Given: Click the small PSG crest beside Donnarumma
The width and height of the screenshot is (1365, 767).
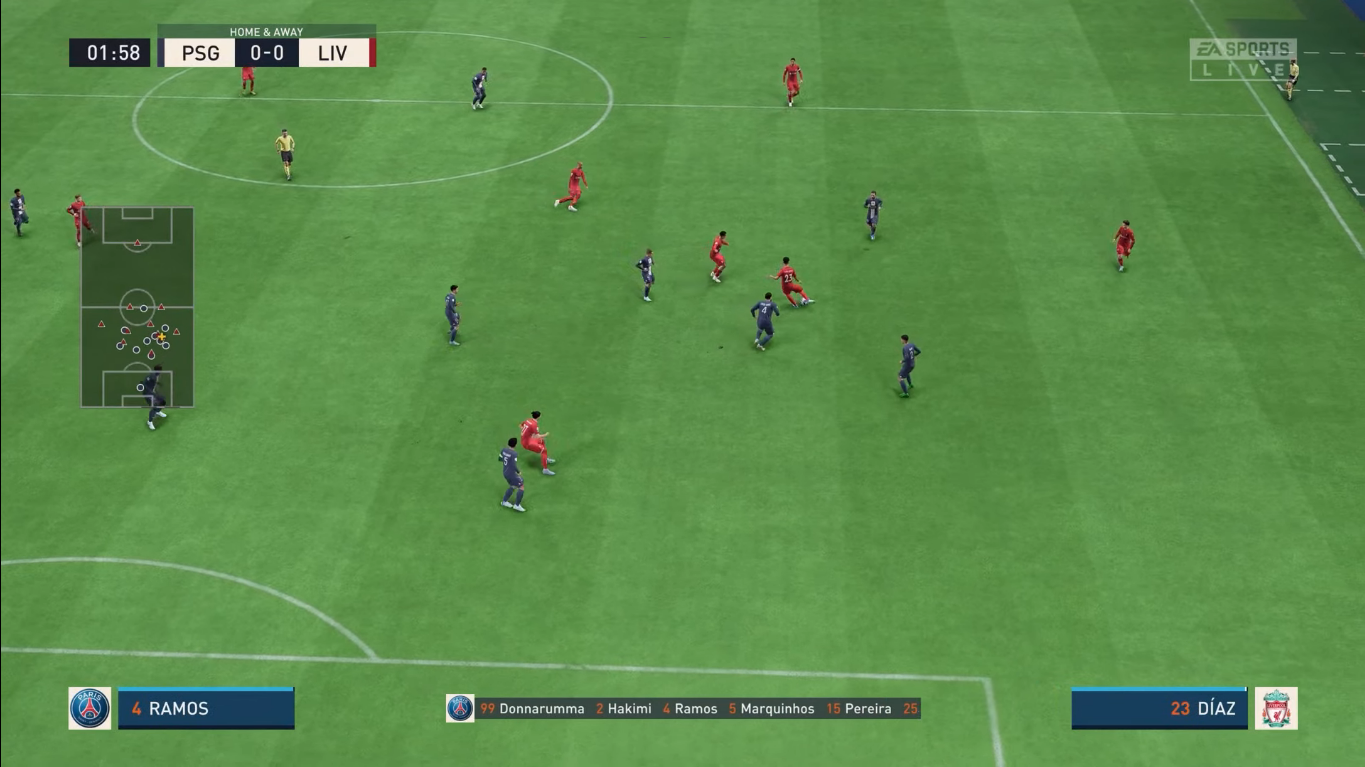Looking at the screenshot, I should (x=458, y=708).
